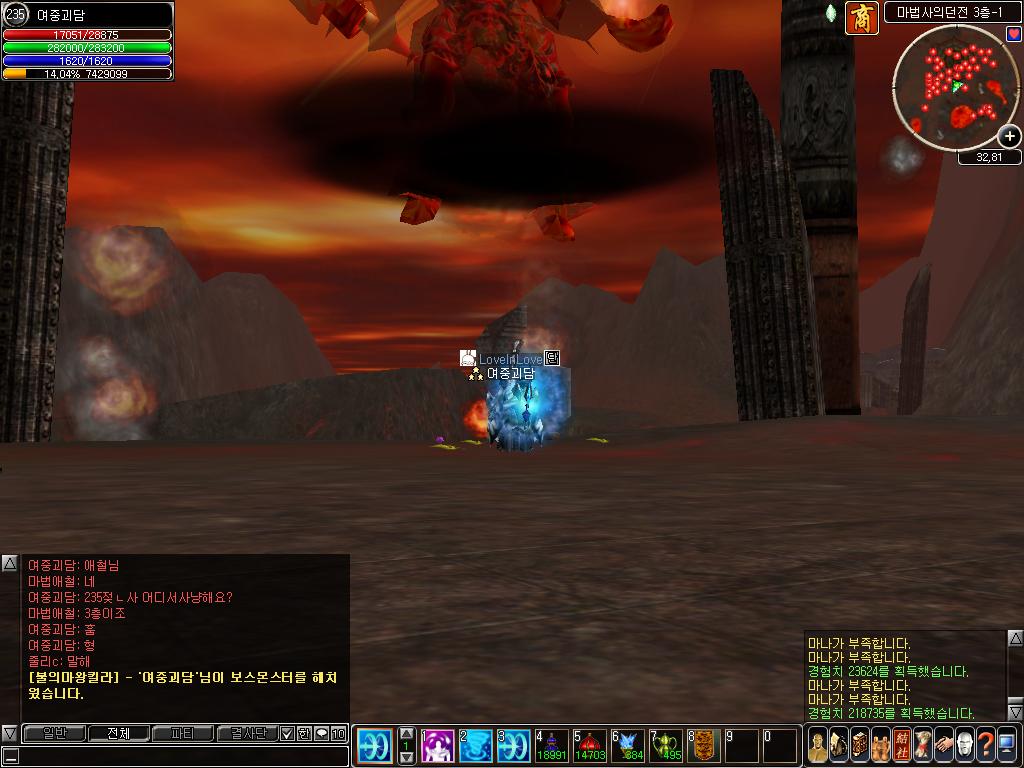Use the green teapot item in slot 7
The width and height of the screenshot is (1024, 768).
tap(666, 746)
